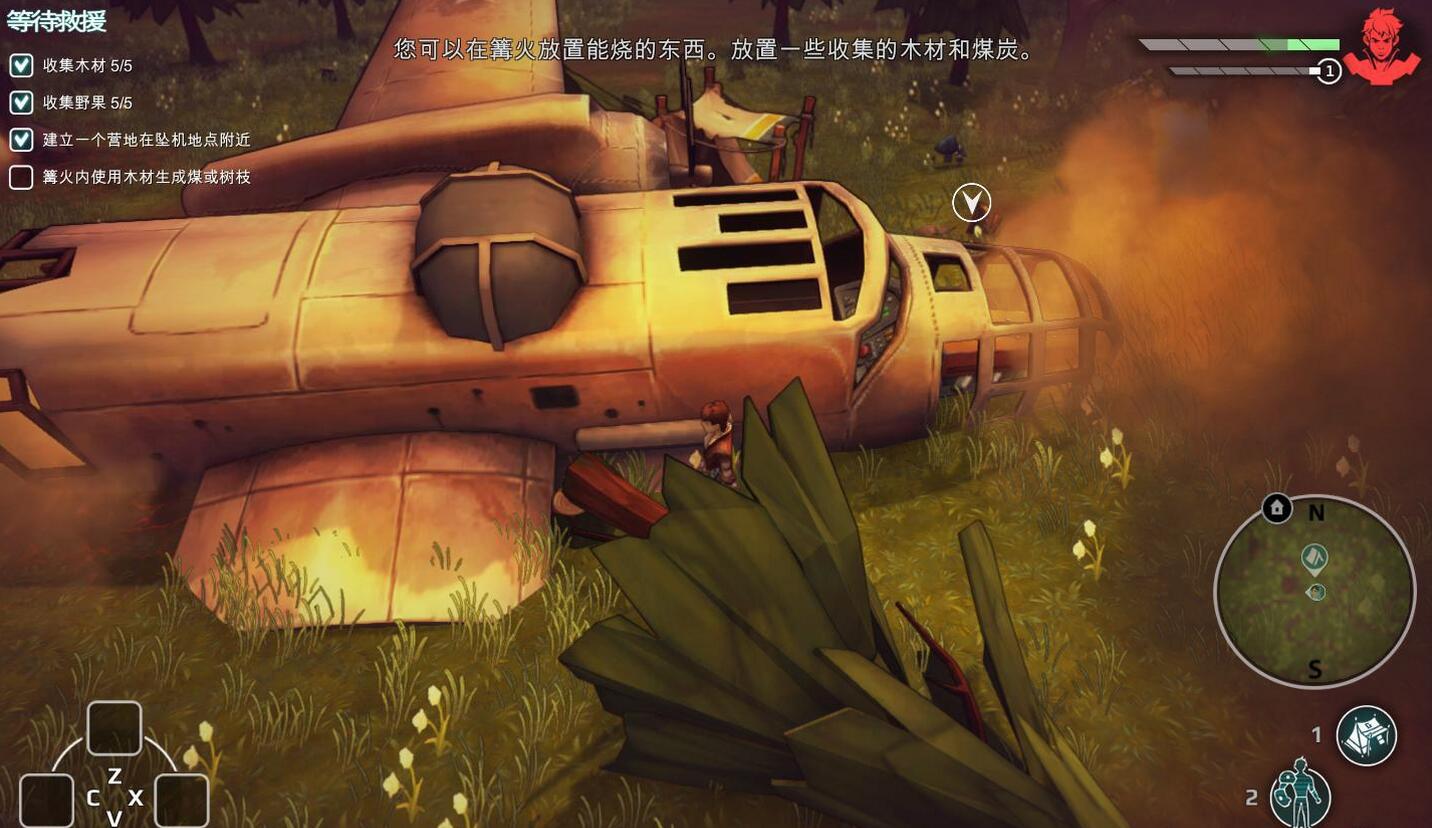Click the tent marker on the minimap

(x=1313, y=559)
